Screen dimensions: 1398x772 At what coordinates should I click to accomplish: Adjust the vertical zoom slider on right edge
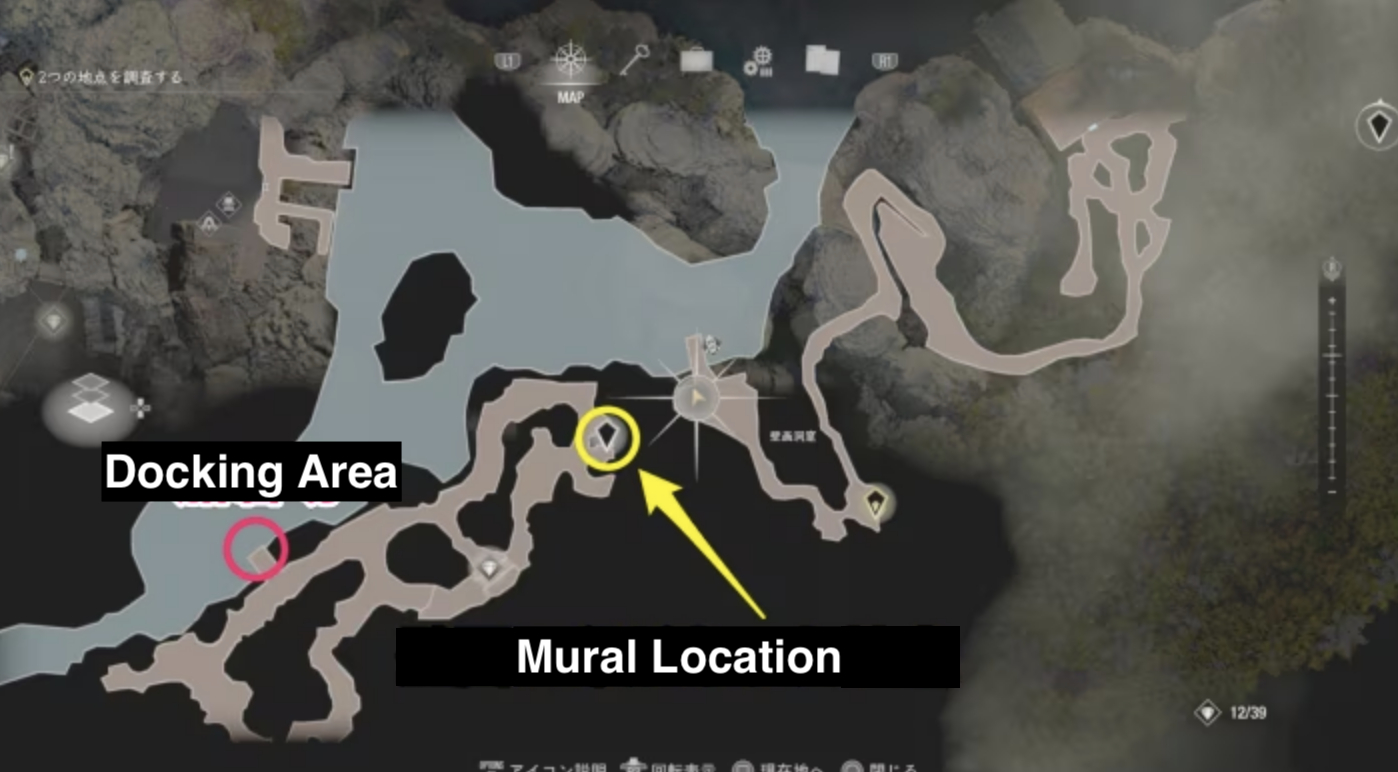pos(1330,380)
